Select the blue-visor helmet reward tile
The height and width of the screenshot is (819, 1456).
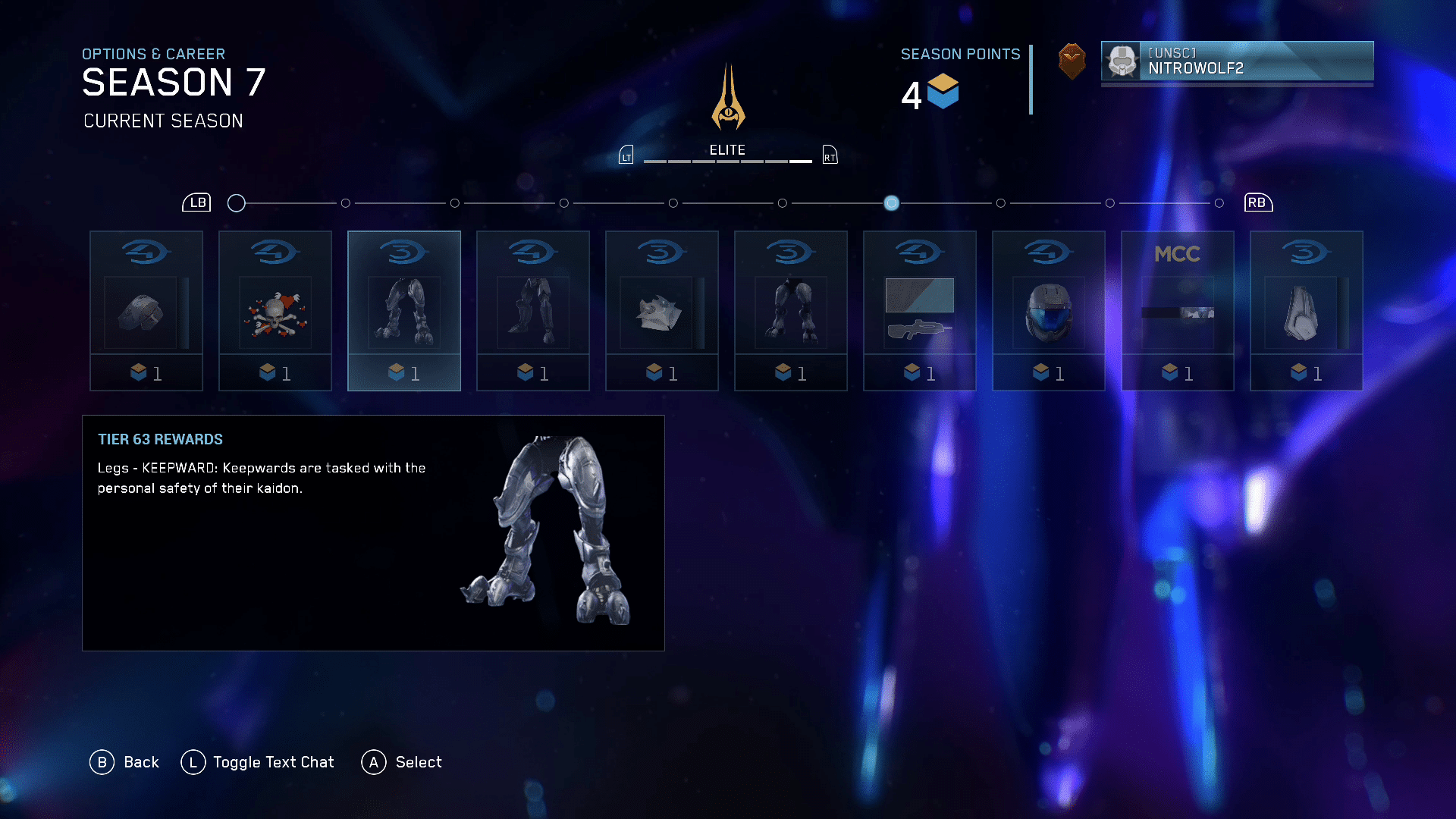[x=1048, y=311]
